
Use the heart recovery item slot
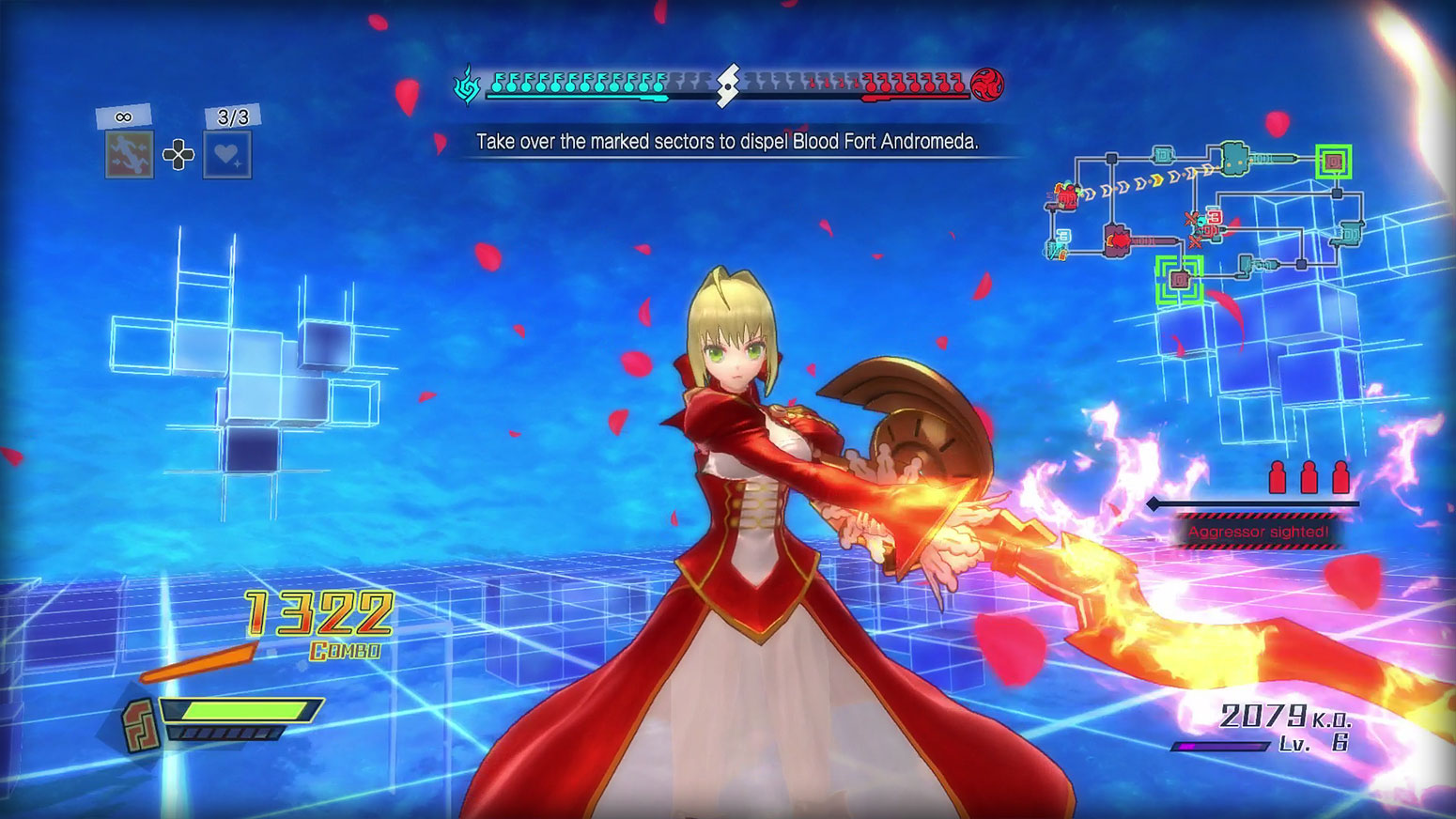pos(227,154)
